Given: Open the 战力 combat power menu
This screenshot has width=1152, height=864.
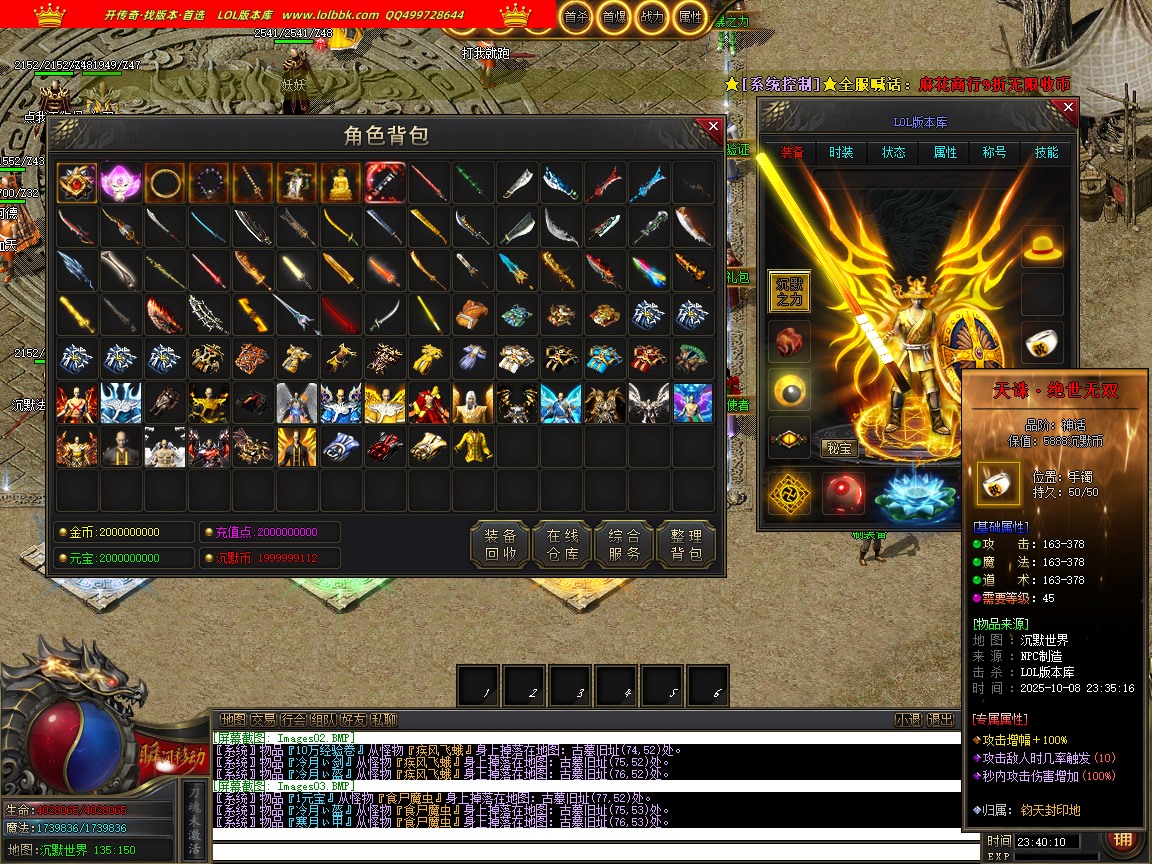Looking at the screenshot, I should tap(651, 16).
